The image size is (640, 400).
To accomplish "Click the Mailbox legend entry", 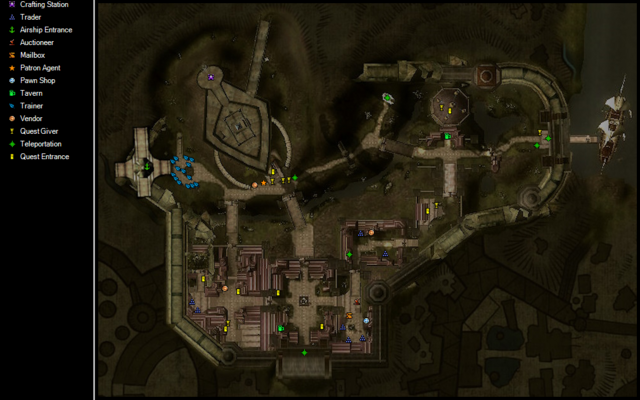I will click(x=32, y=55).
